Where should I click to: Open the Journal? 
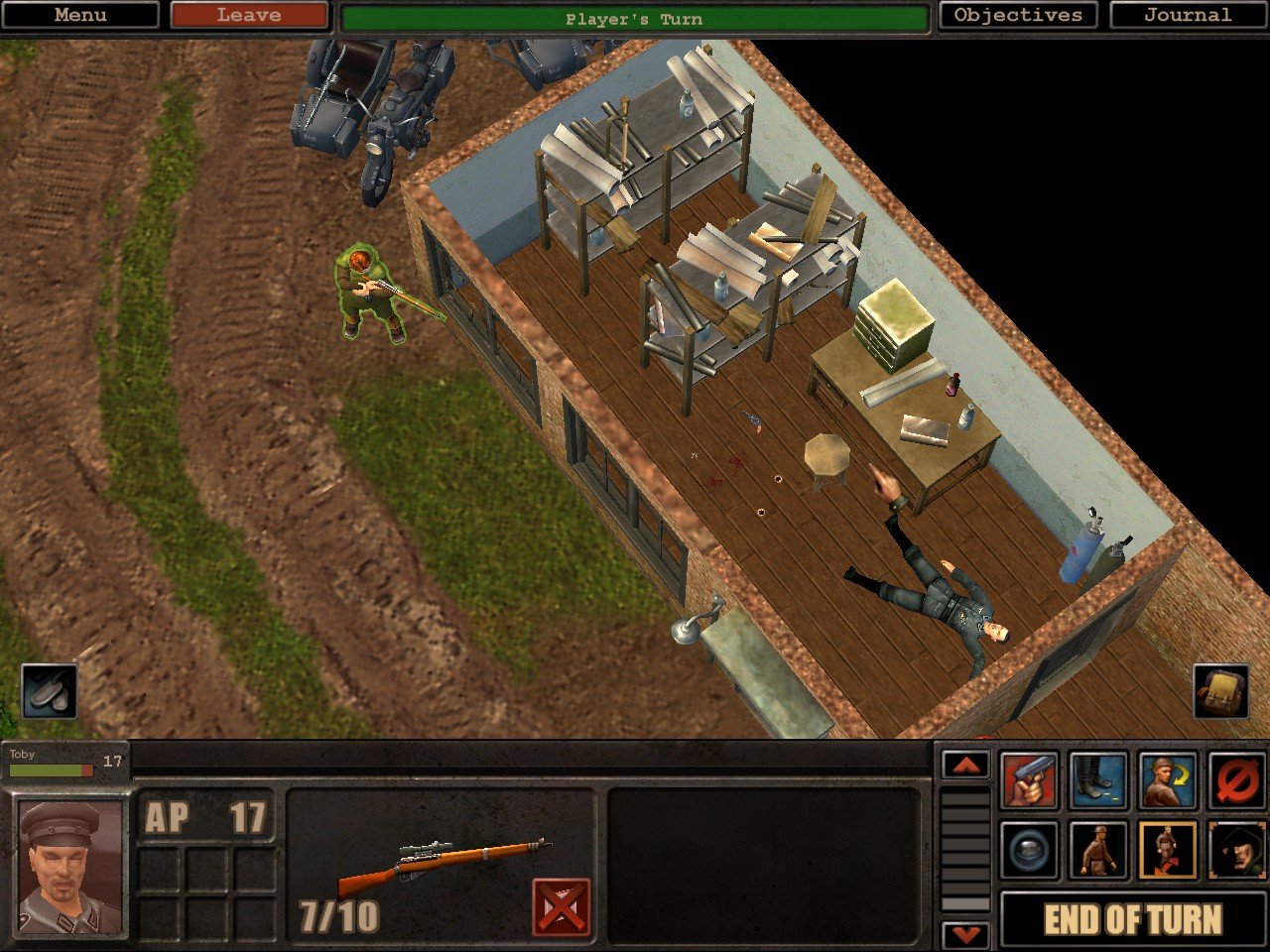pyautogui.click(x=1188, y=15)
